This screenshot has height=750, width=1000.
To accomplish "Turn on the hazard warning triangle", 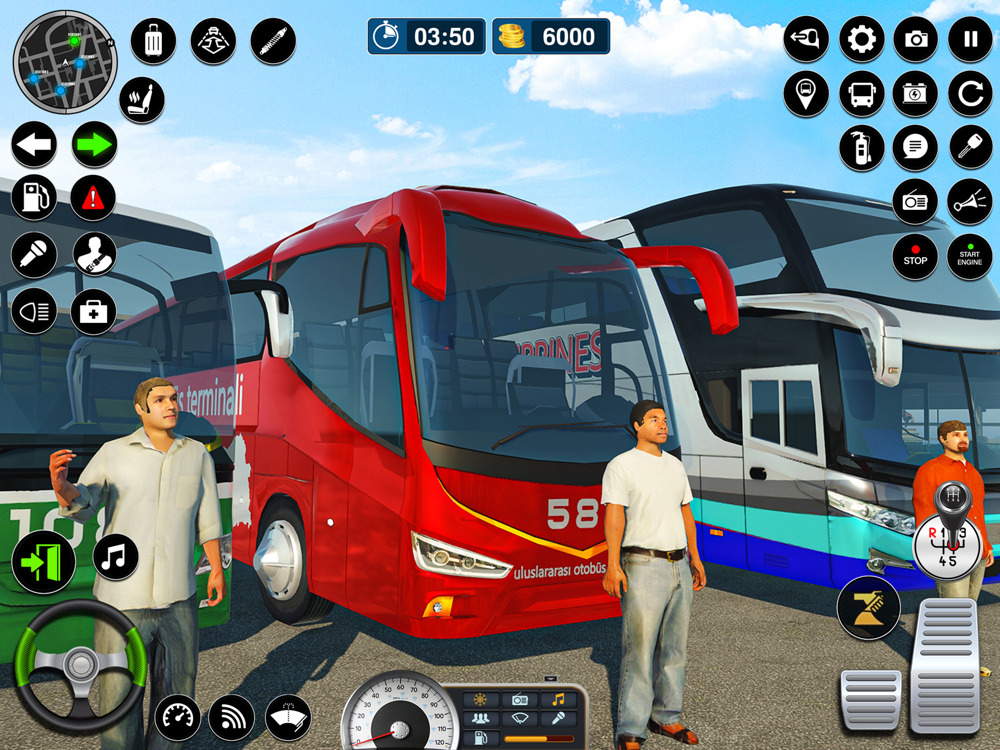I will point(93,198).
